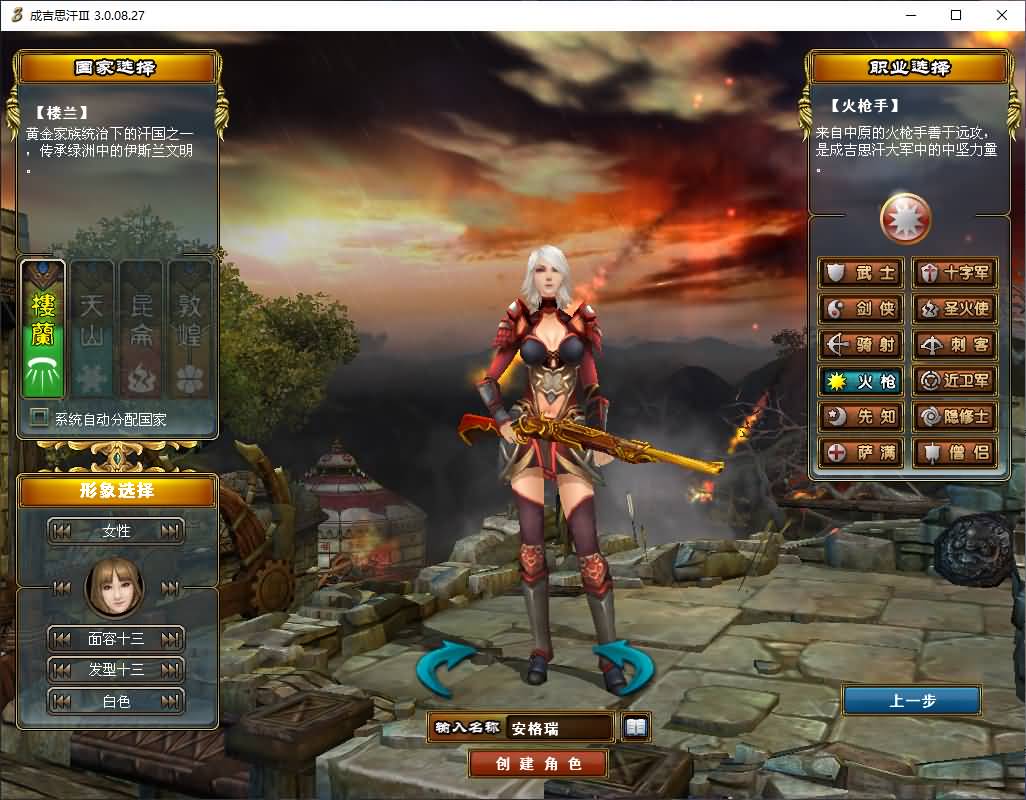Choose the 十字军 class

[x=954, y=273]
